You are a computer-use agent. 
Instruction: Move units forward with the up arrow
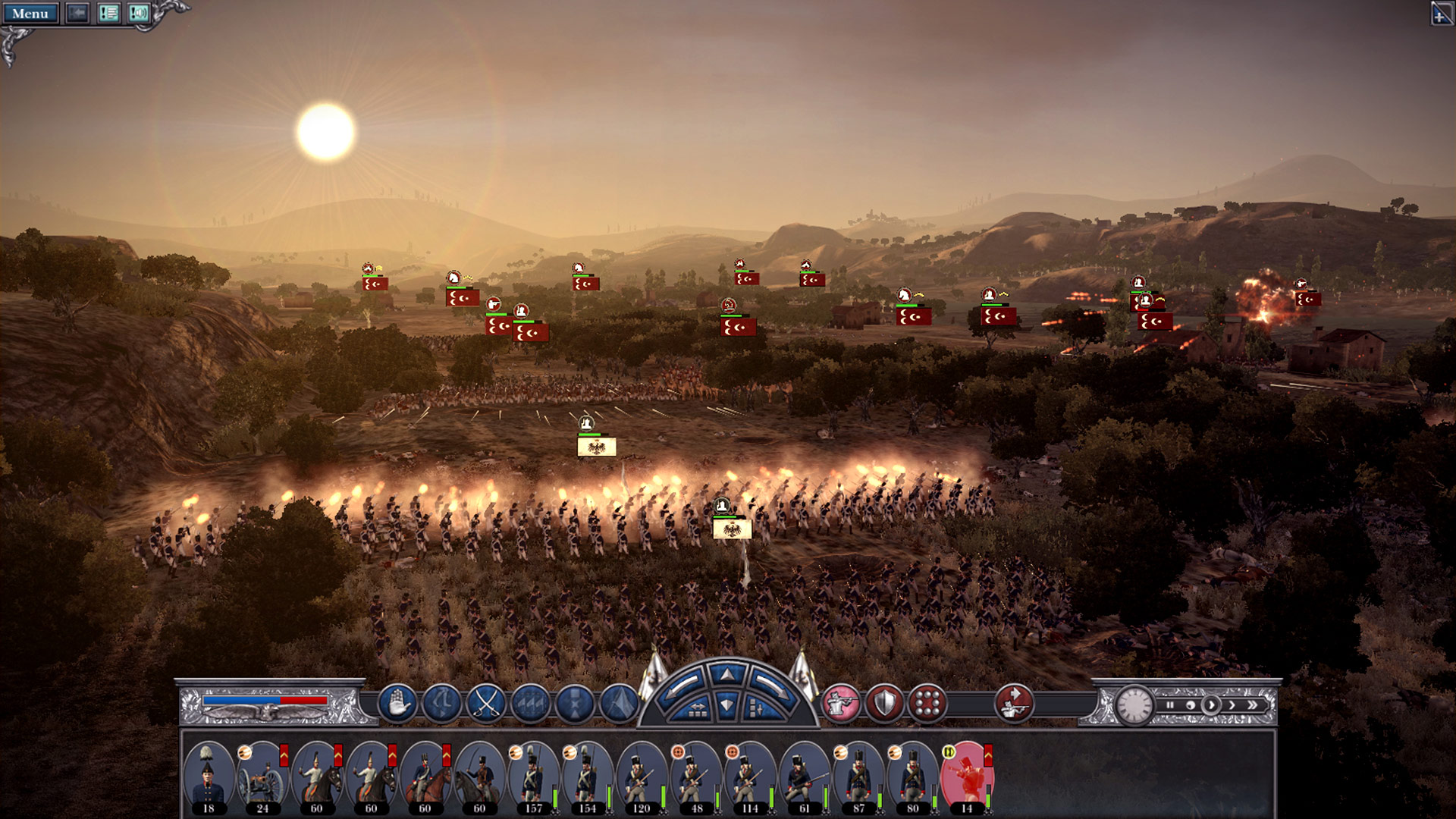click(727, 674)
